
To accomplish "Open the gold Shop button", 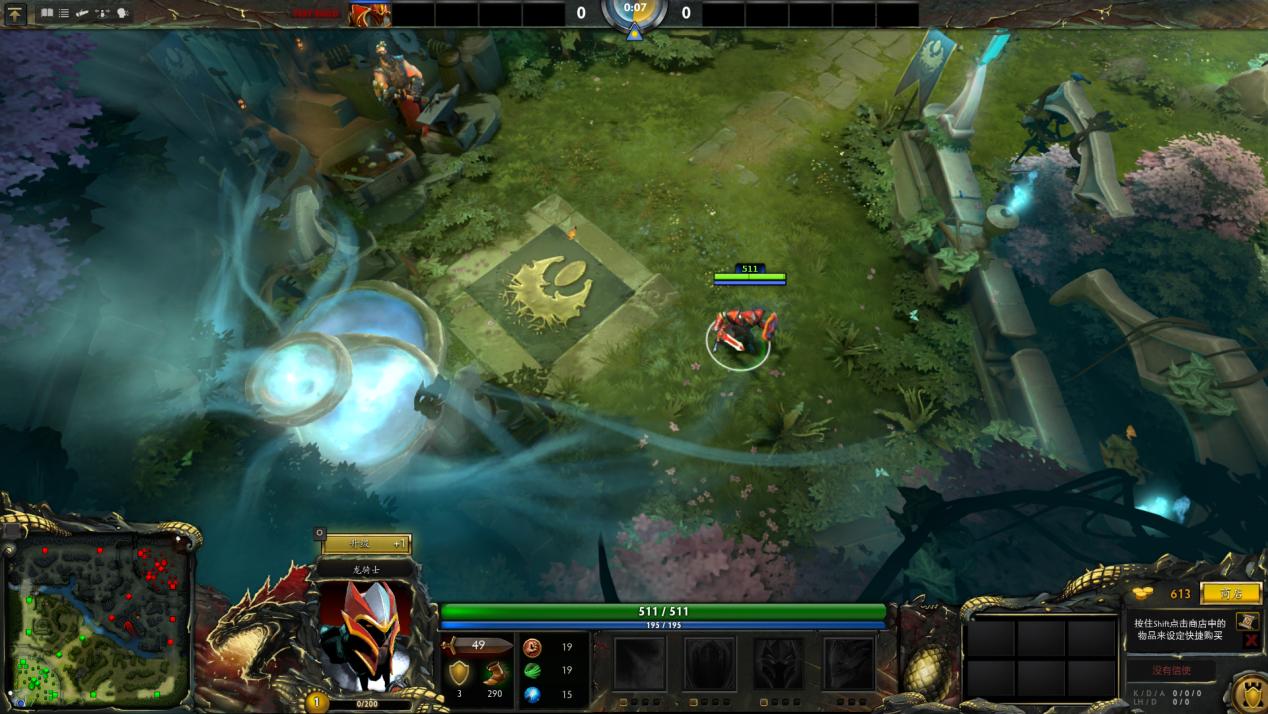I will click(x=1230, y=594).
